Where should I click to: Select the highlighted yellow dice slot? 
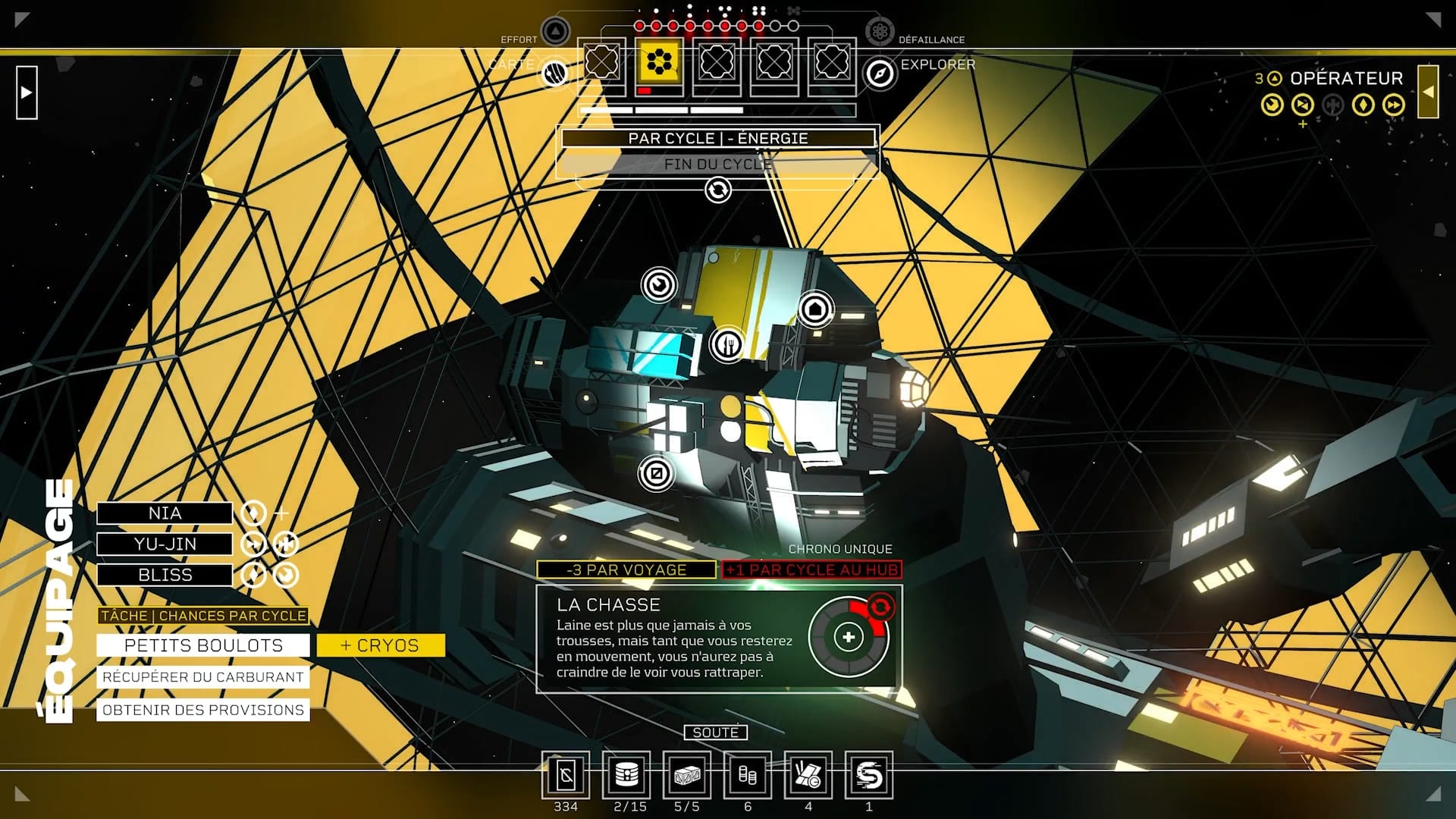(x=659, y=62)
